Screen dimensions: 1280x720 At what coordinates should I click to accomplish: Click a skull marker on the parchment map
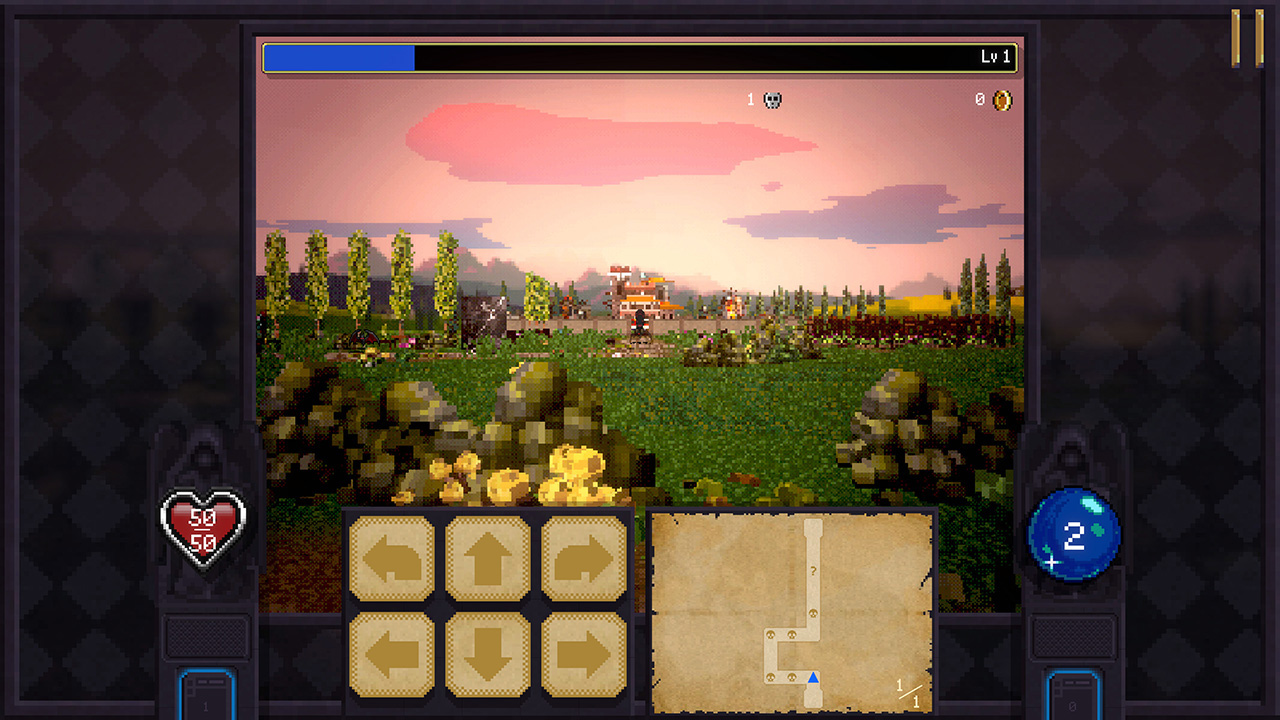click(x=814, y=613)
